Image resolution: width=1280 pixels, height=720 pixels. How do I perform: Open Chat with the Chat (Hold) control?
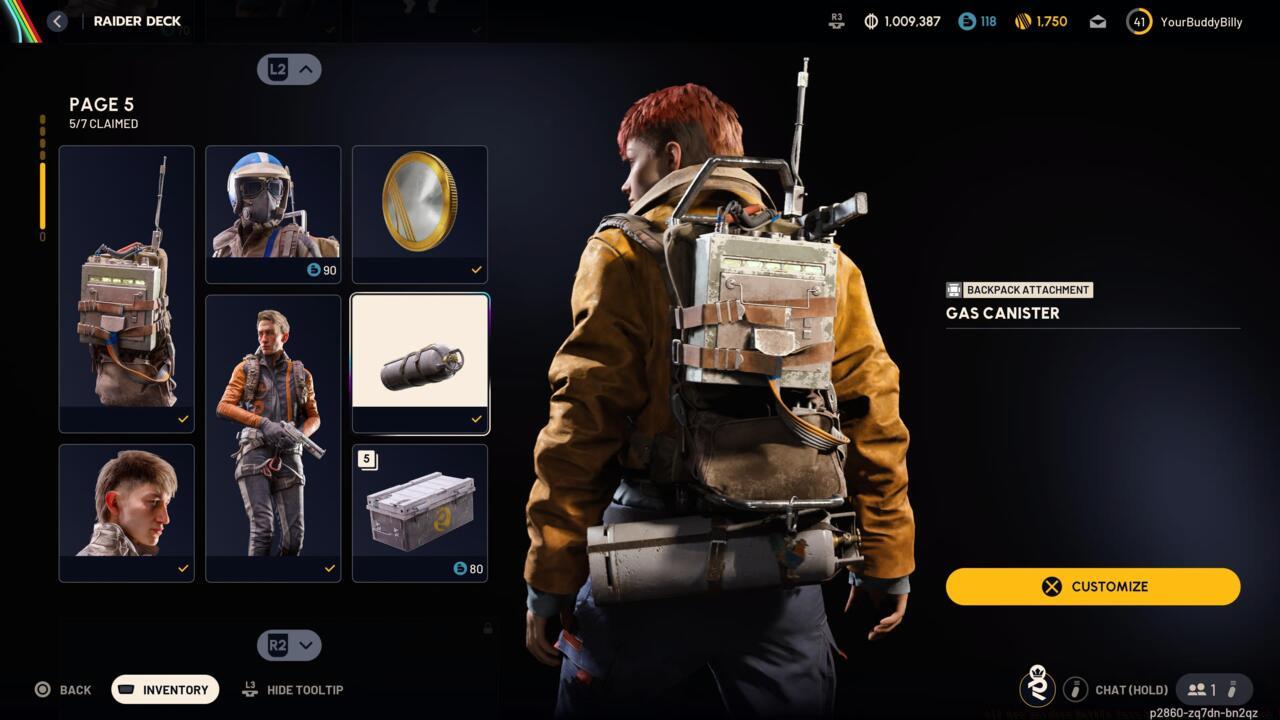click(1131, 689)
